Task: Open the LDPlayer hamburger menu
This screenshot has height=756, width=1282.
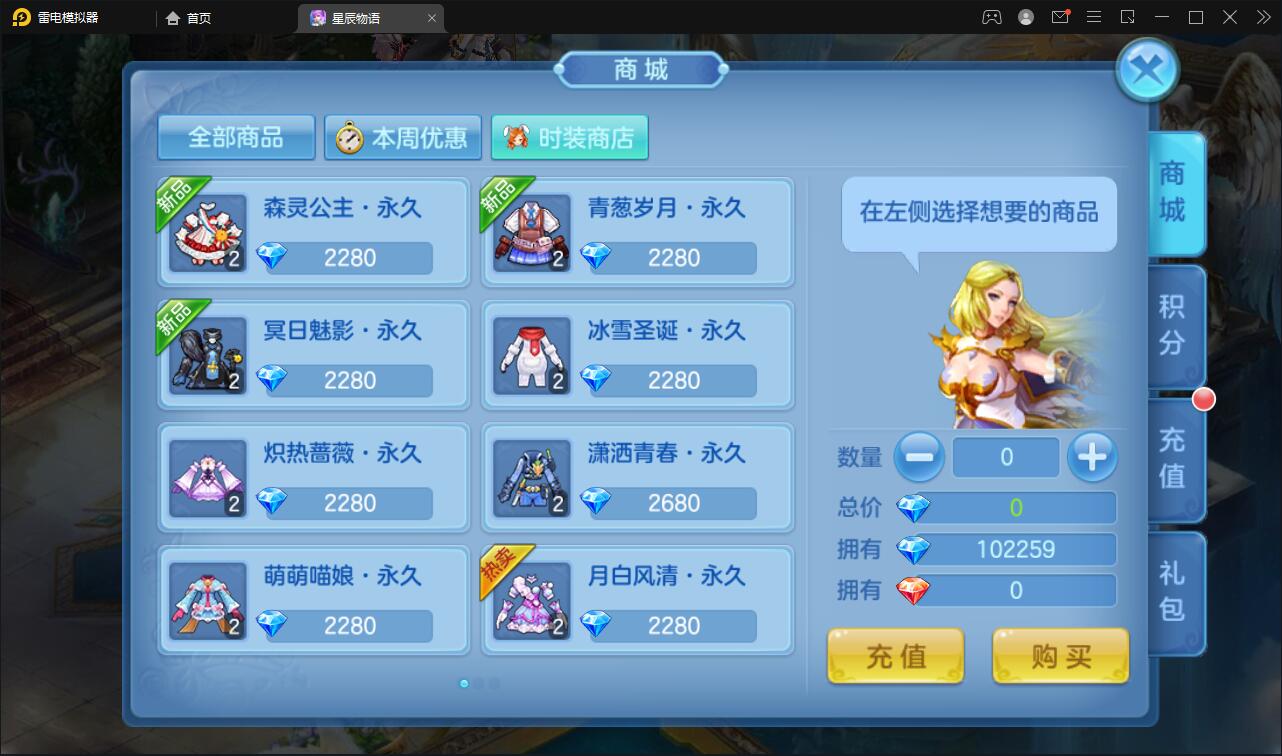Action: 1094,17
